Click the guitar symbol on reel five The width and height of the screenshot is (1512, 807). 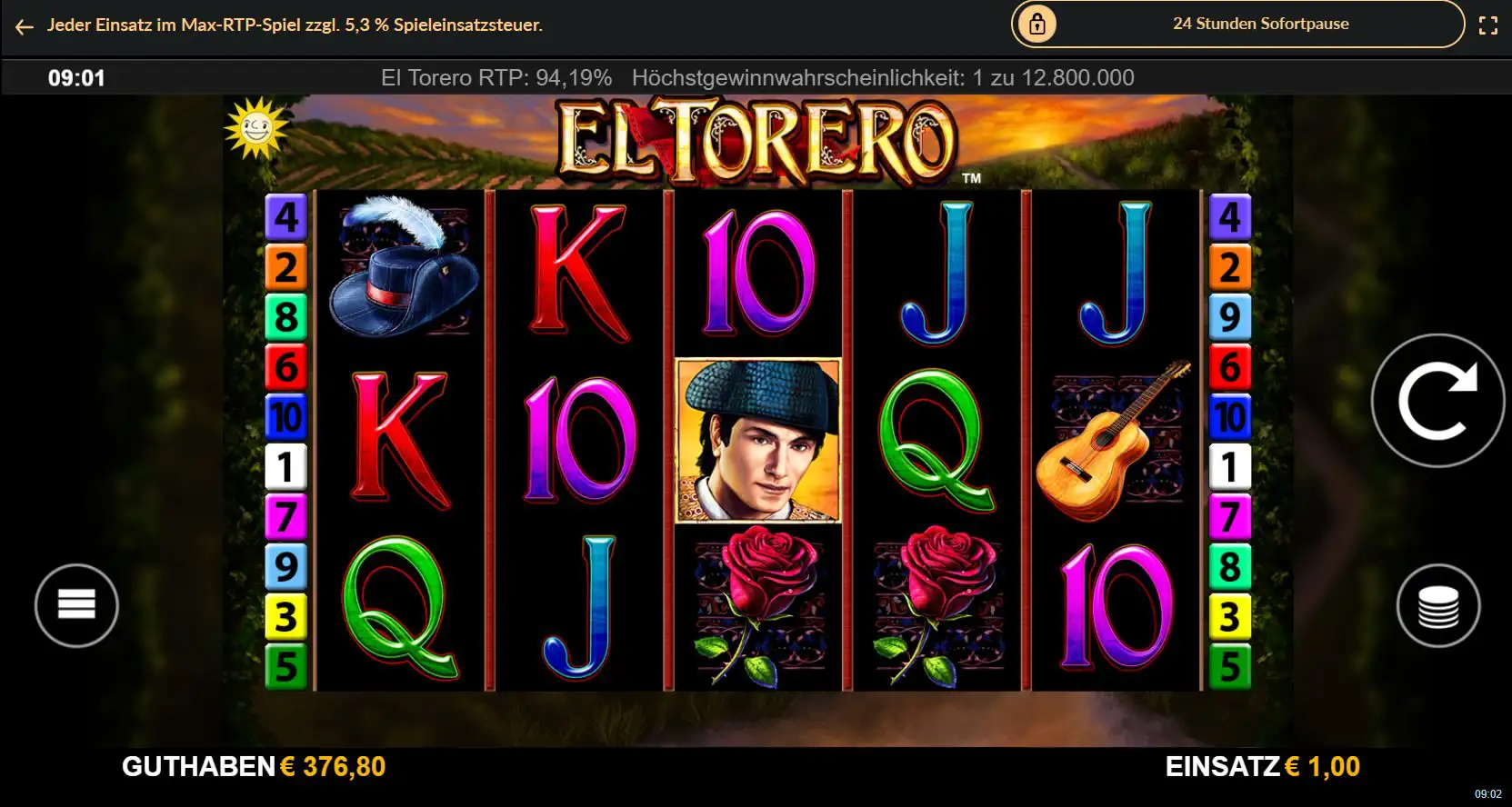[1116, 443]
